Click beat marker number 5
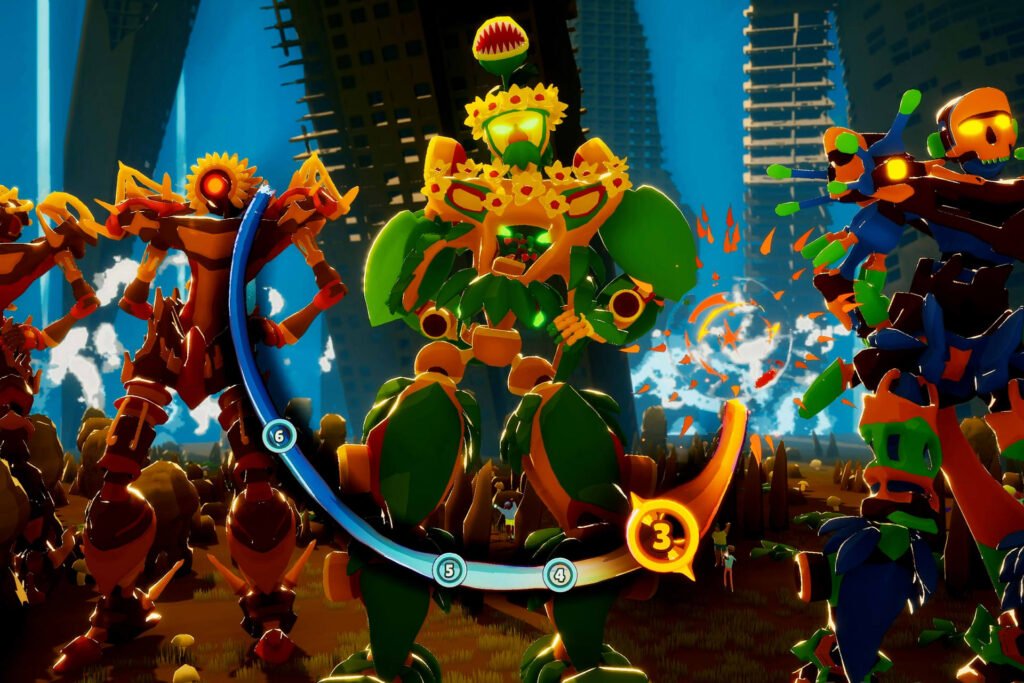 pyautogui.click(x=449, y=570)
